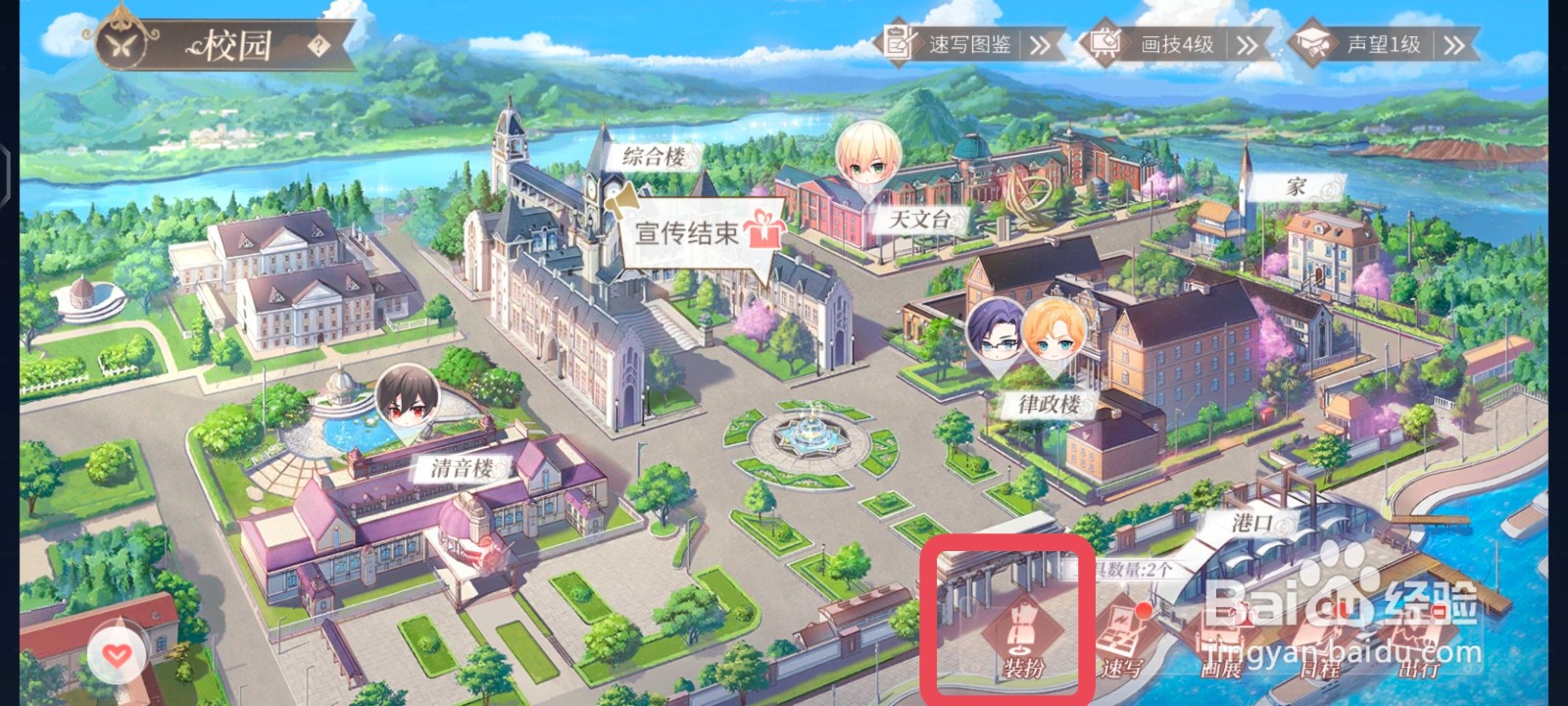Click the 宣传结束 announcement banner
The width and height of the screenshot is (1568, 706).
pyautogui.click(x=688, y=233)
